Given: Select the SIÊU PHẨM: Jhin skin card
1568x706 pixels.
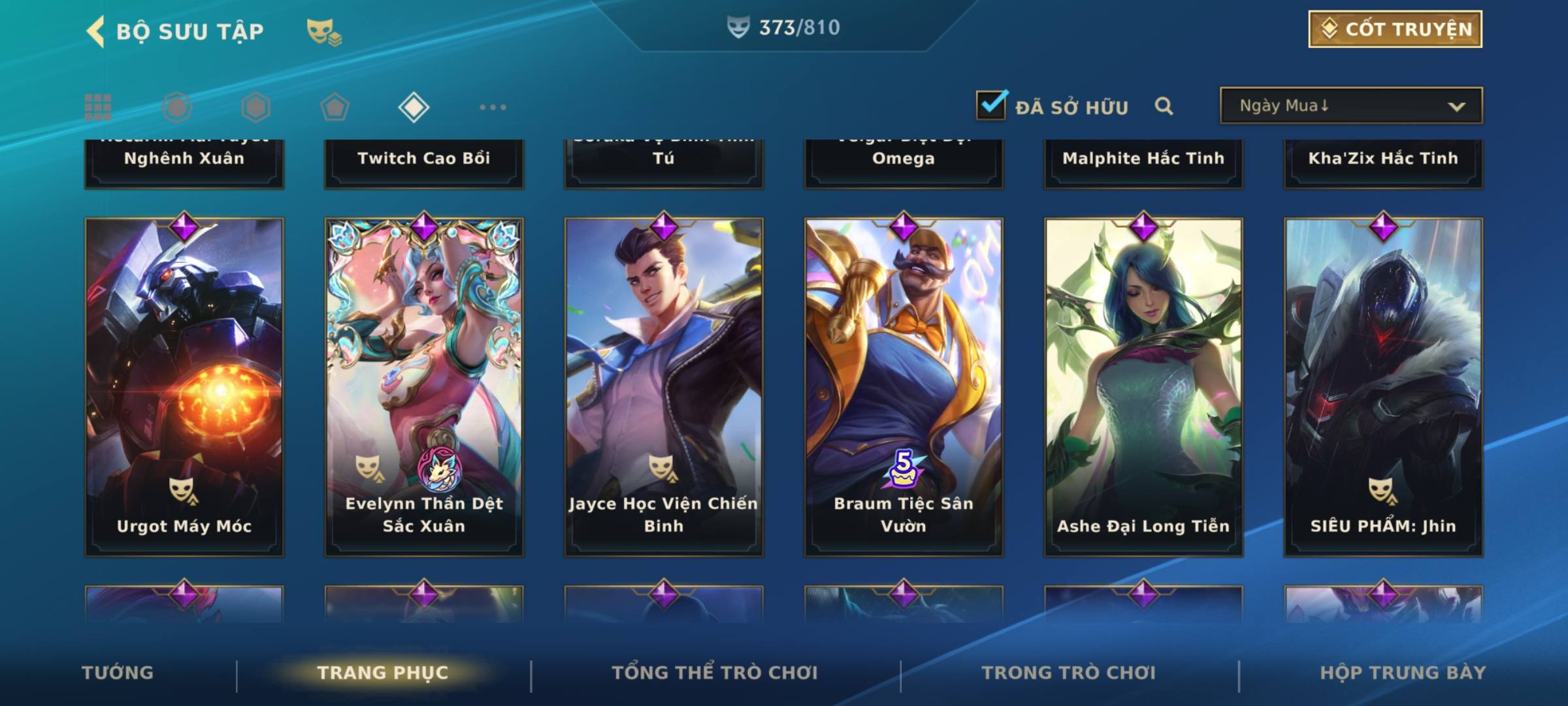Looking at the screenshot, I should click(x=1383, y=387).
